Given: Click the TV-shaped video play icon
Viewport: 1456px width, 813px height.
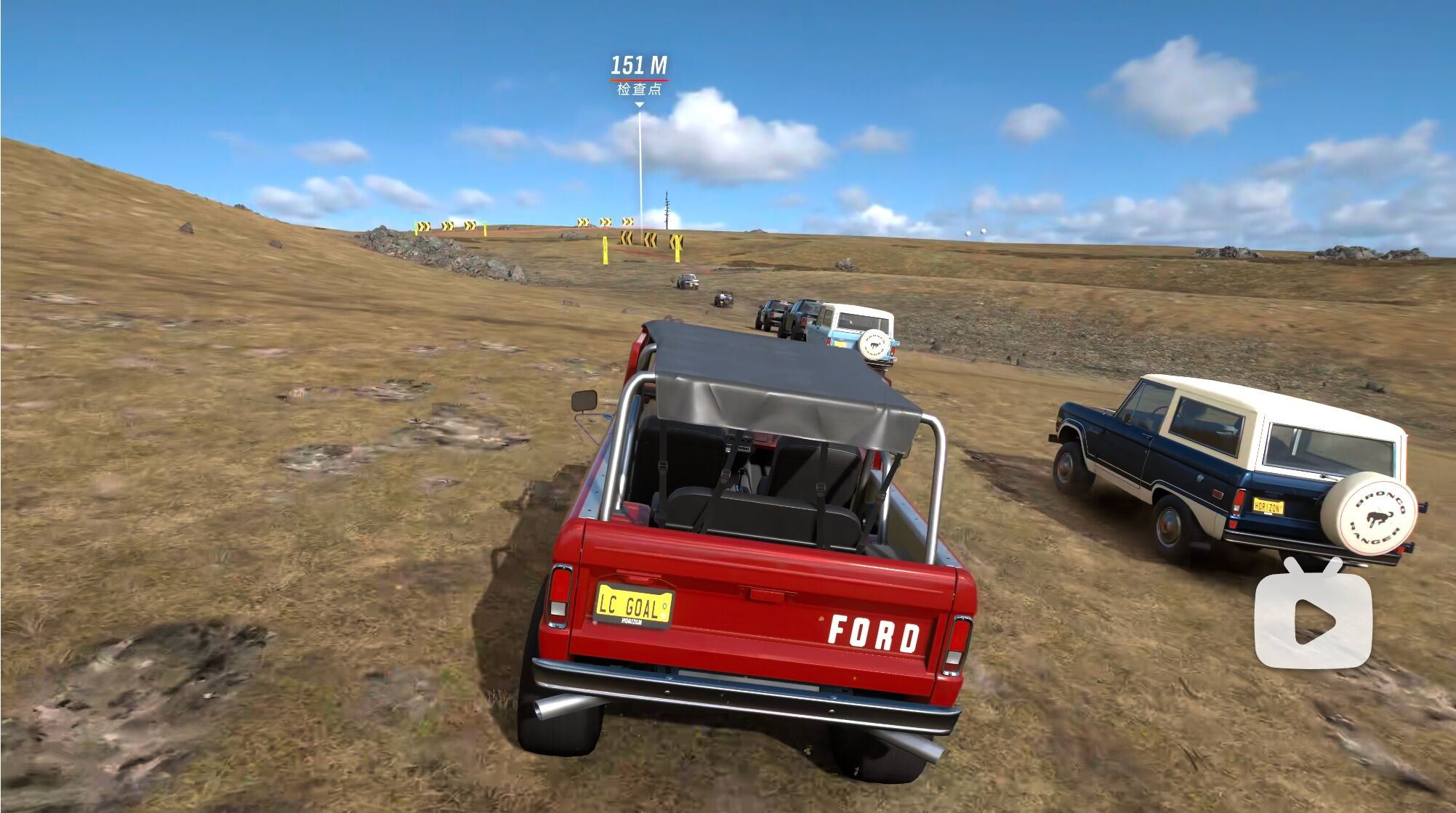Looking at the screenshot, I should click(1313, 614).
